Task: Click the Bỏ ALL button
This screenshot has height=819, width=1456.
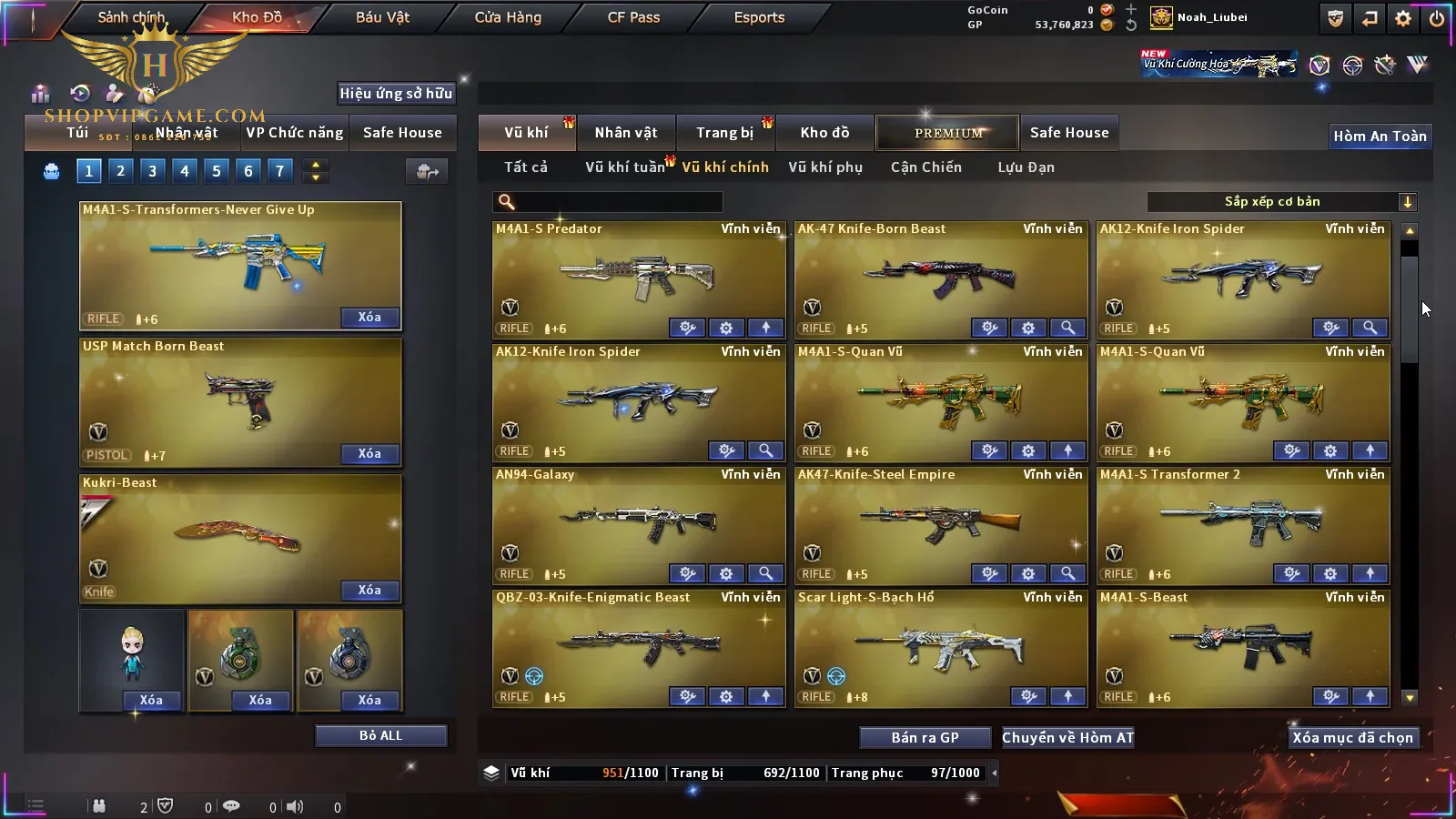Action: (380, 735)
